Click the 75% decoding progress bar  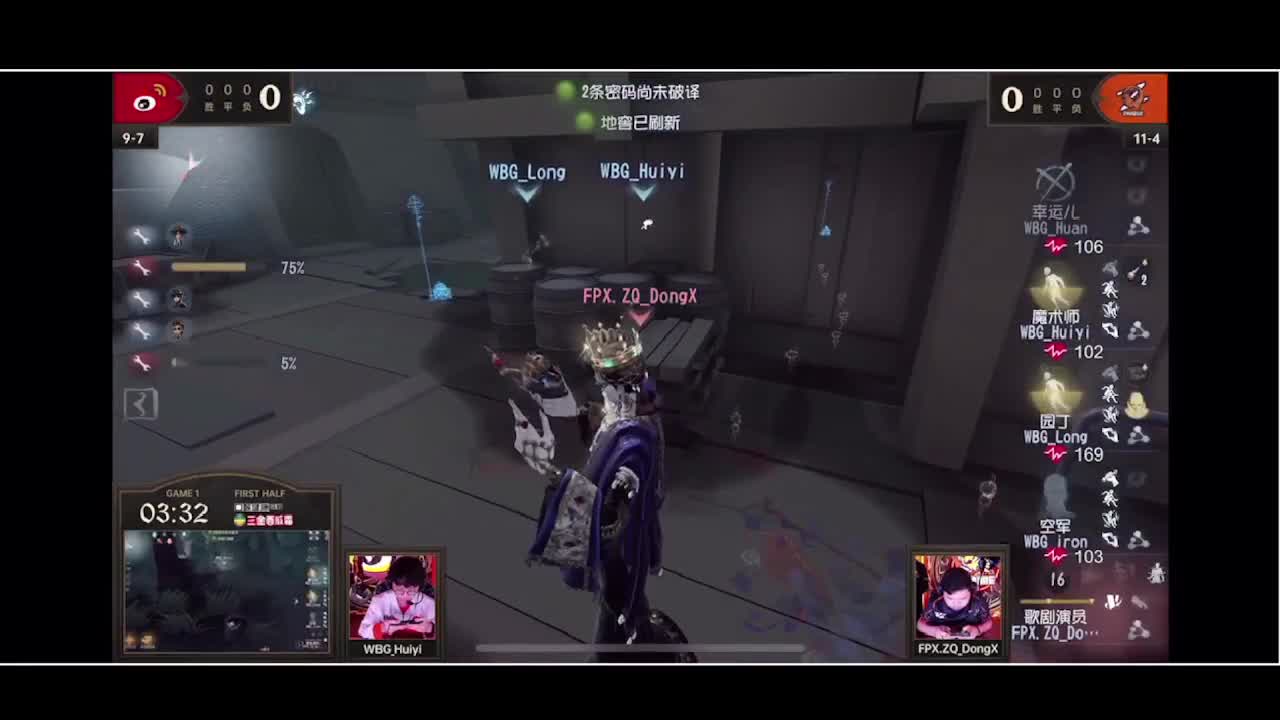point(210,267)
